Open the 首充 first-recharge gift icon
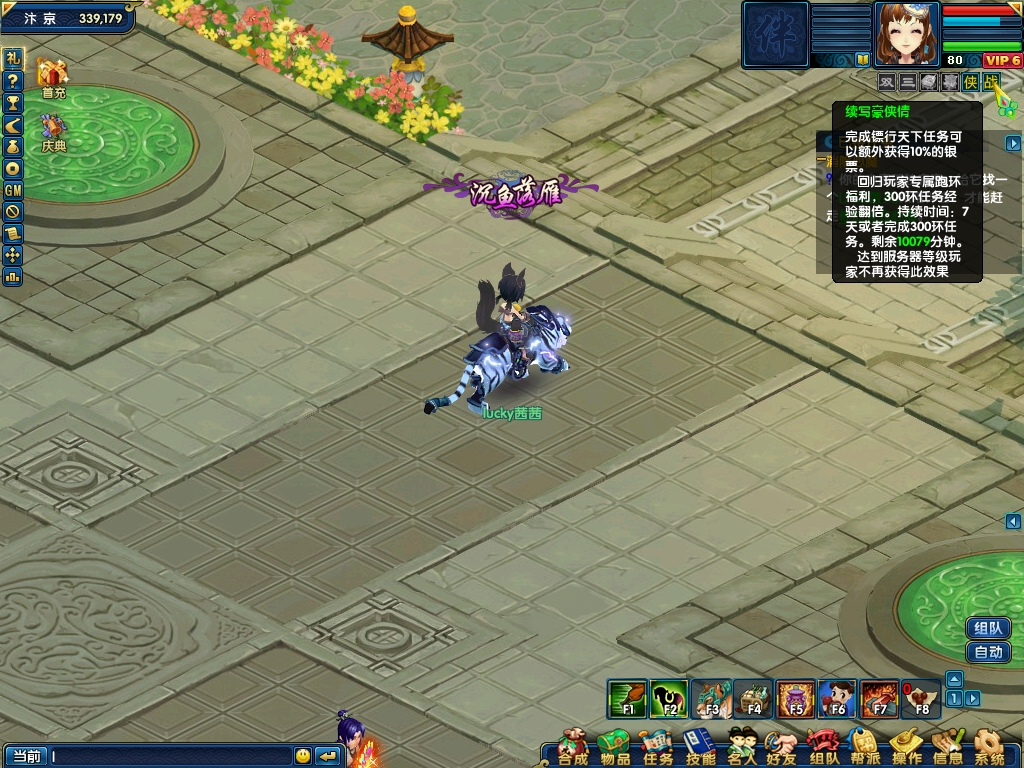Viewport: 1024px width, 768px height. pyautogui.click(x=52, y=78)
